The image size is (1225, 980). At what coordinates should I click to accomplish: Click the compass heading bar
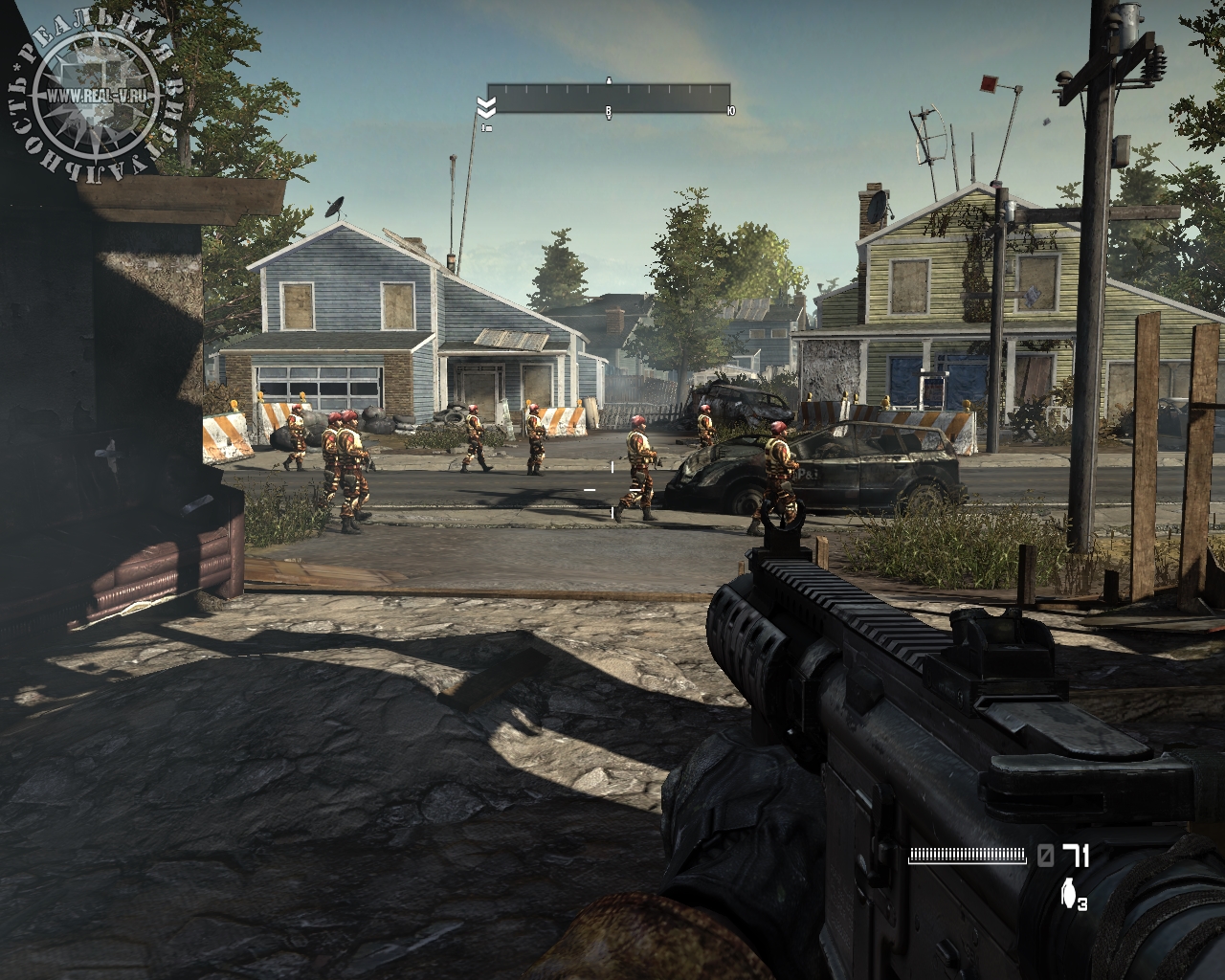pos(609,99)
